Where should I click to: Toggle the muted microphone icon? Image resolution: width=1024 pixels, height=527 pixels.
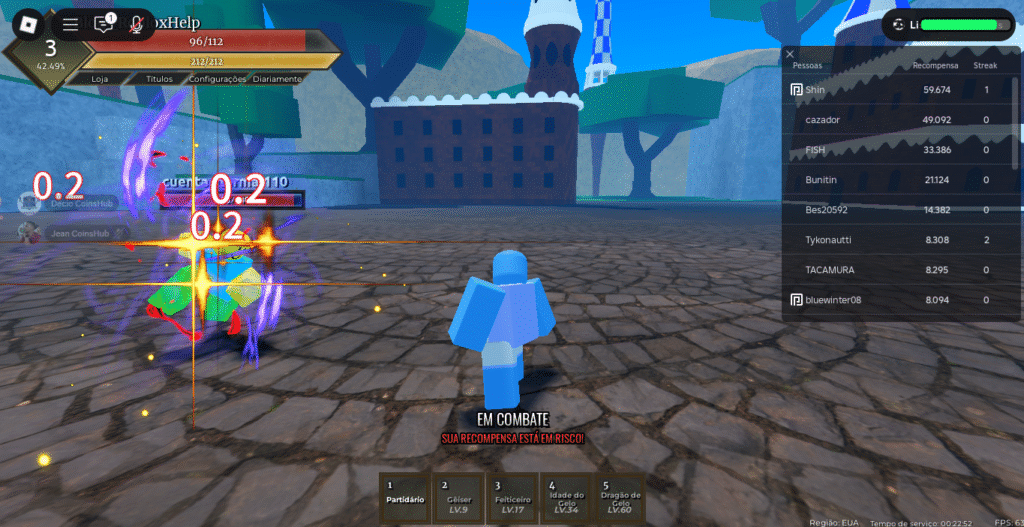click(x=136, y=24)
